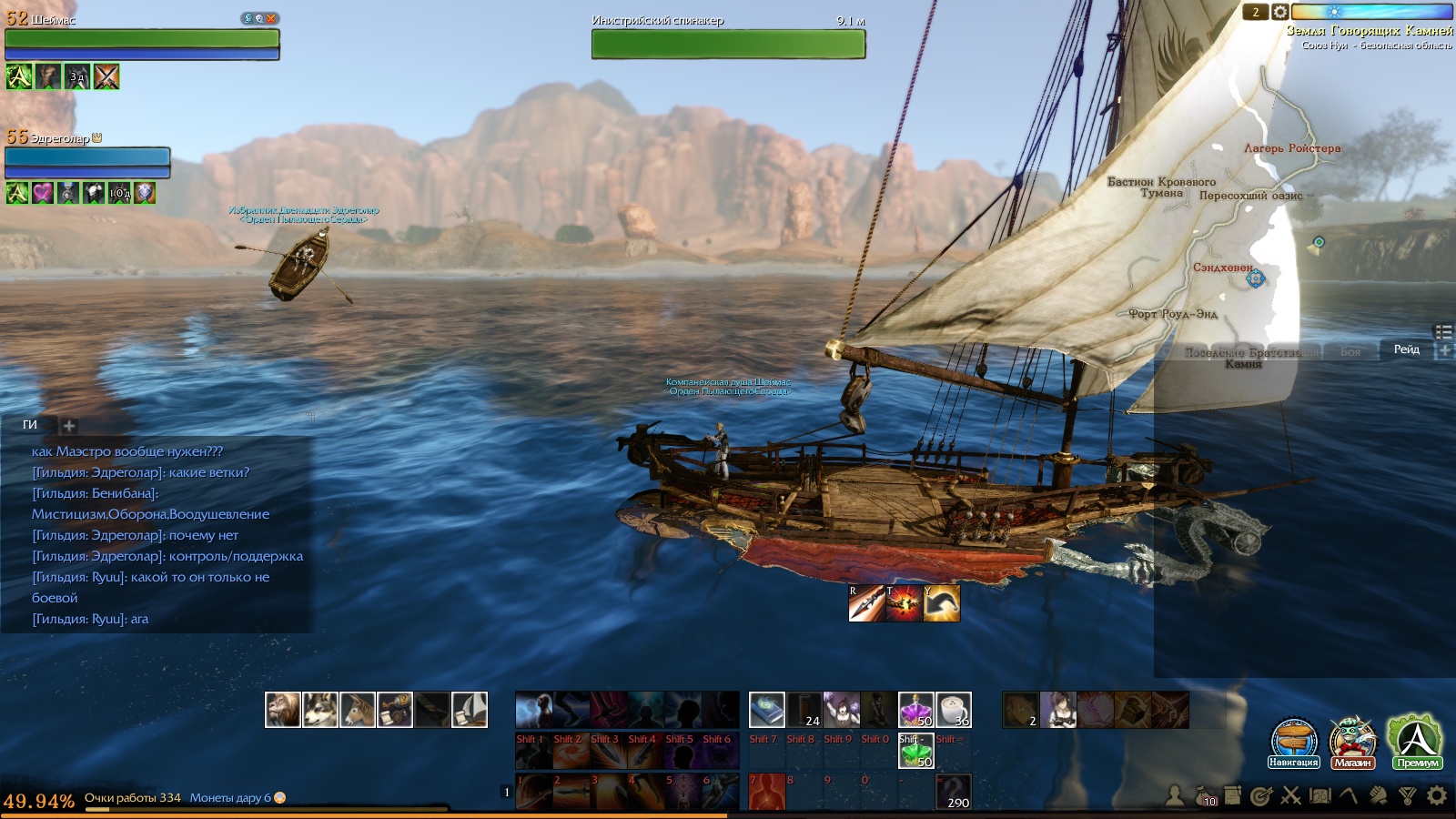This screenshot has width=1456, height=819.
Task: Use the coffee cup item slot
Action: (953, 710)
